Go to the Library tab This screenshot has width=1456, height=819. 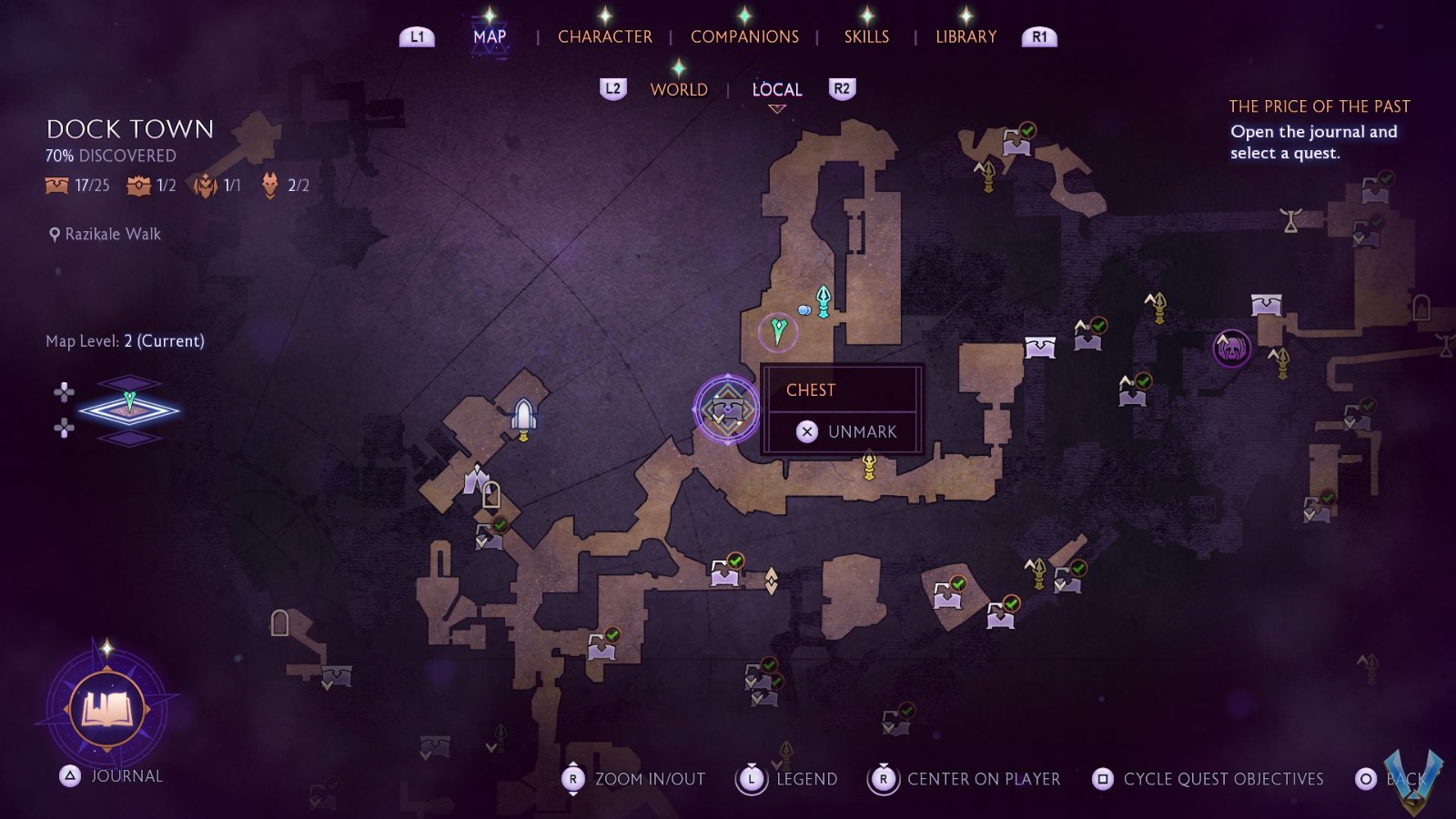point(966,36)
